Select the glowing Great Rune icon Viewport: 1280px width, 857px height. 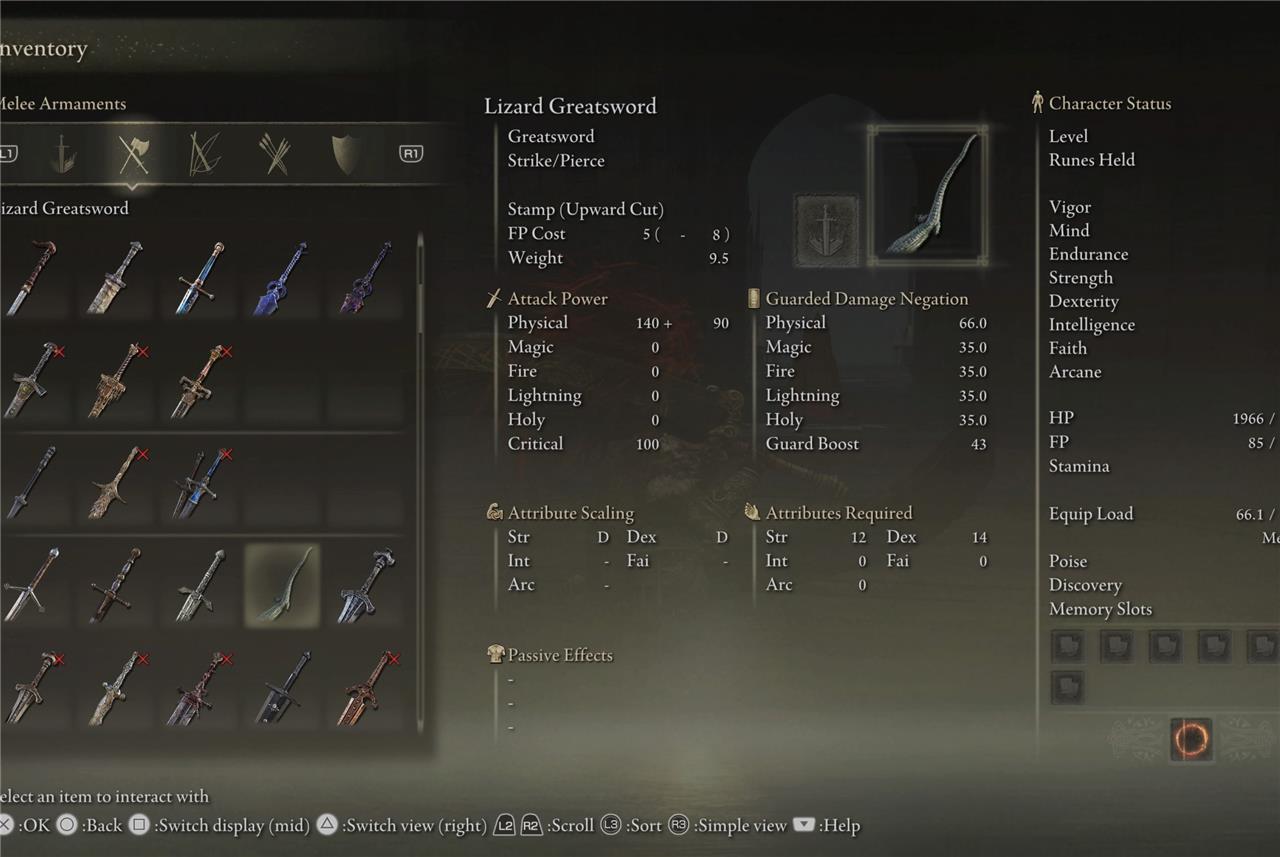pyautogui.click(x=1190, y=740)
